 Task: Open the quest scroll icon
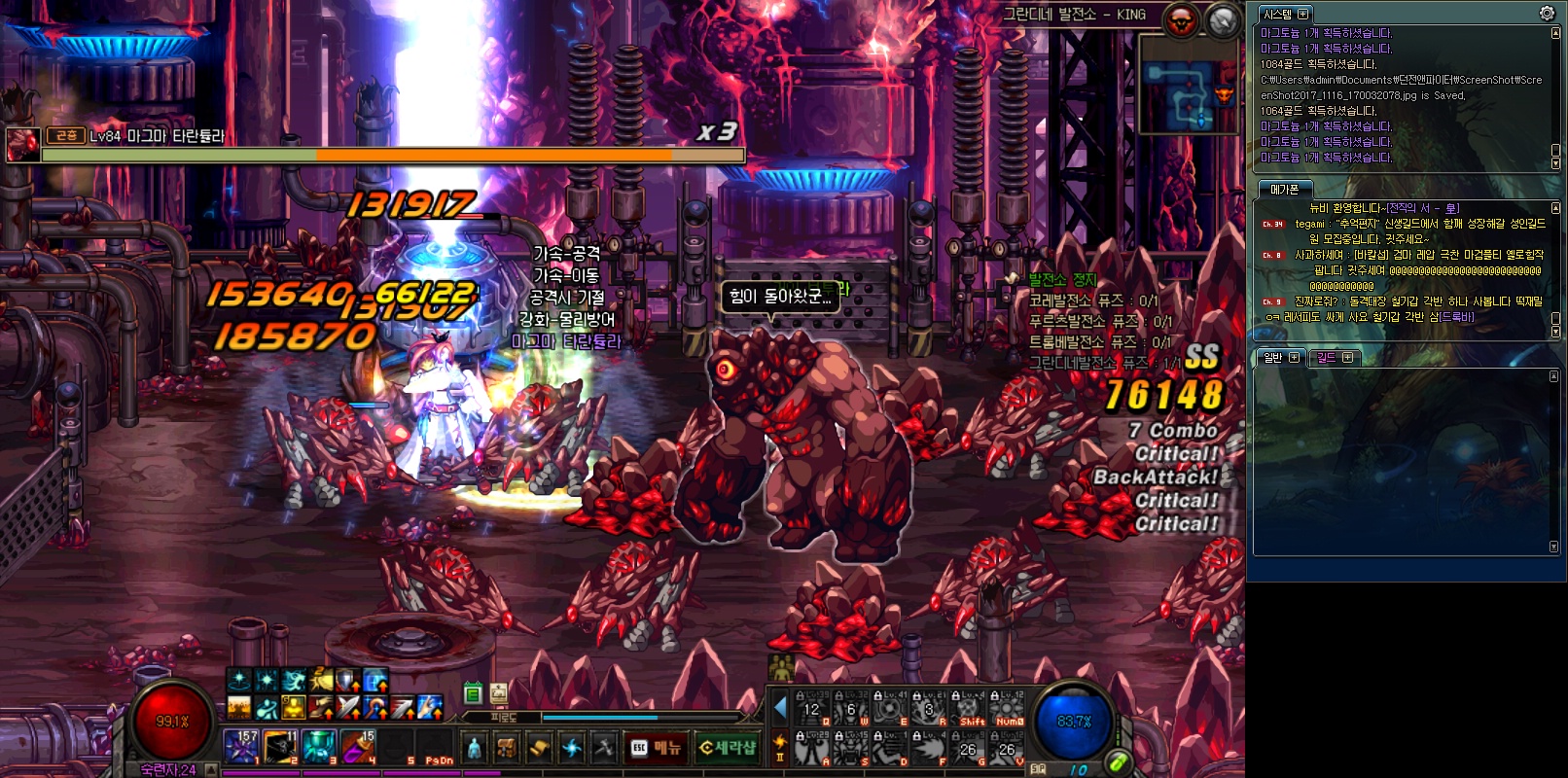point(539,747)
